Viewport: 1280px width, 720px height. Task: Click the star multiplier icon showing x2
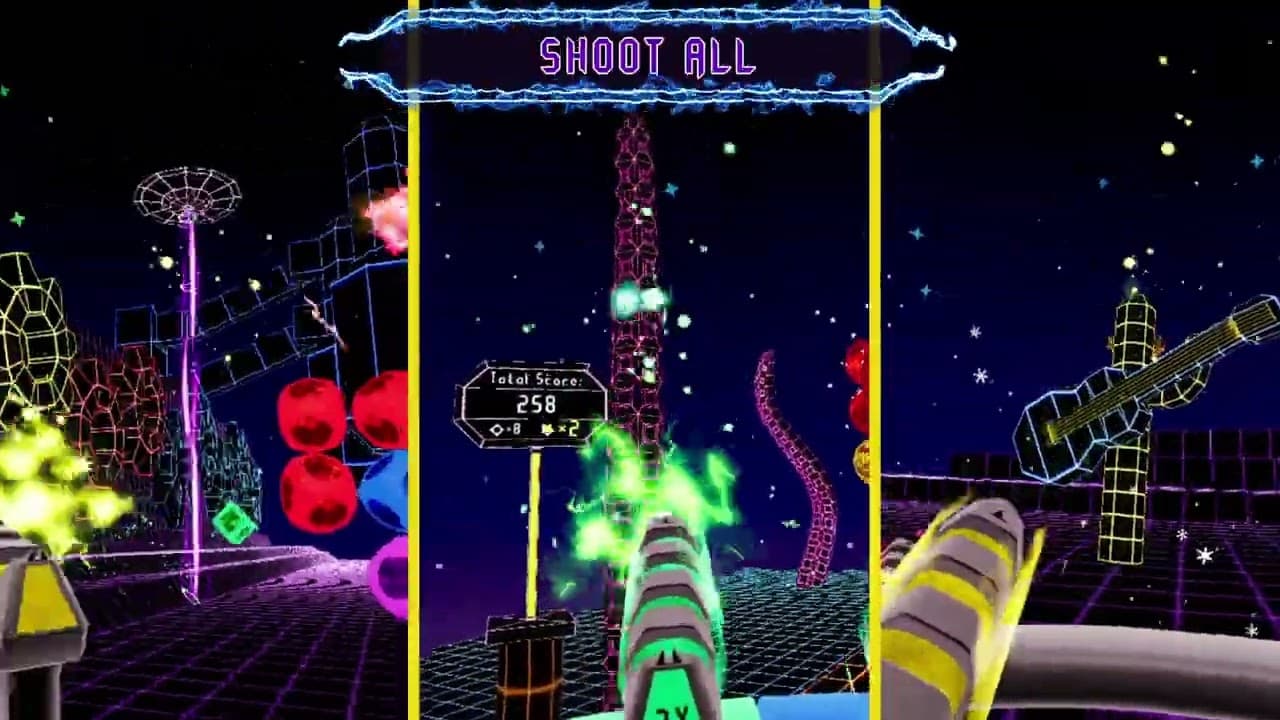(550, 428)
